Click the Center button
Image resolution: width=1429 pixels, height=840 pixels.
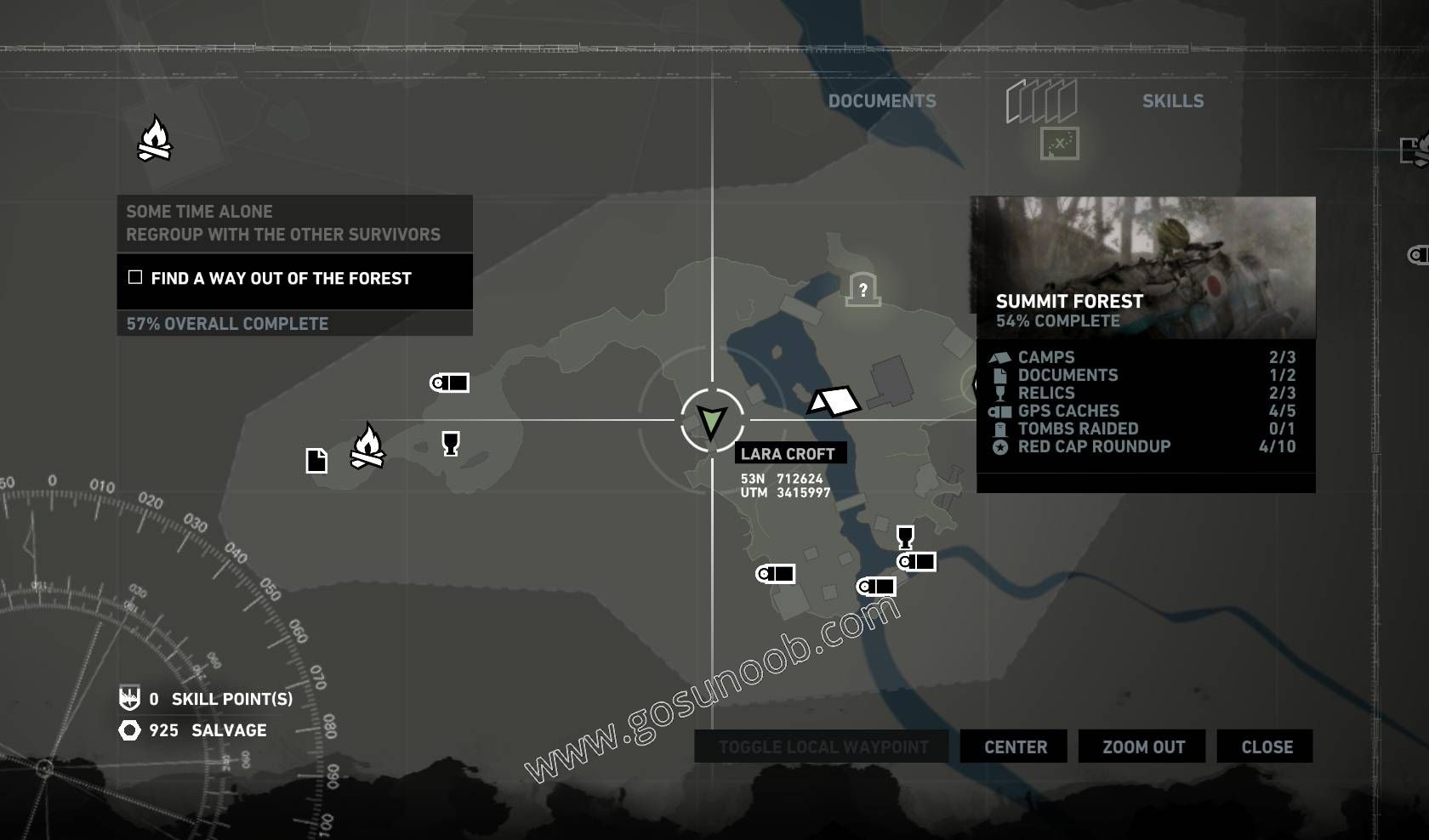tap(1015, 746)
